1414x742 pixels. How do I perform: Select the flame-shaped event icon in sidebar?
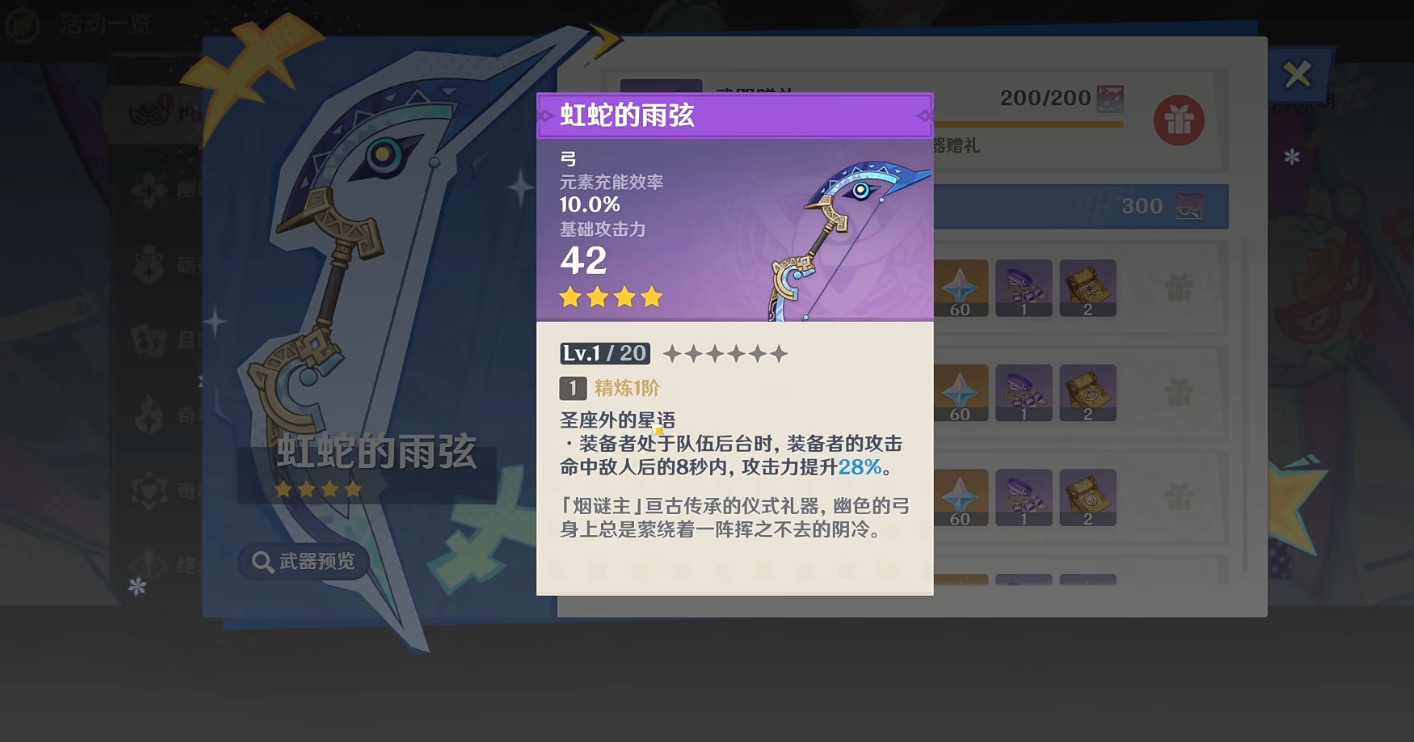pos(148,416)
